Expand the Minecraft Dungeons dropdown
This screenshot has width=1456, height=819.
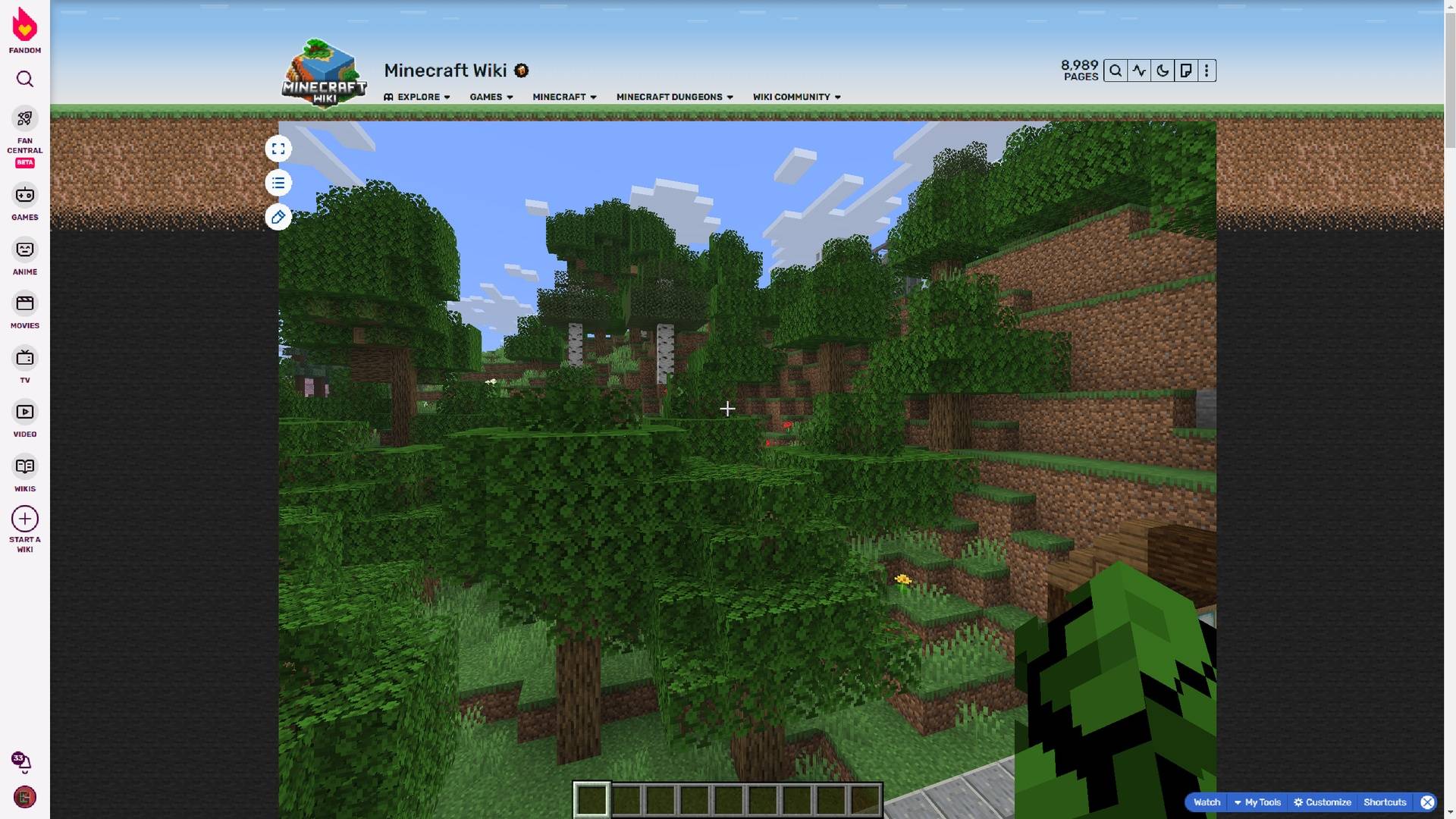[673, 97]
